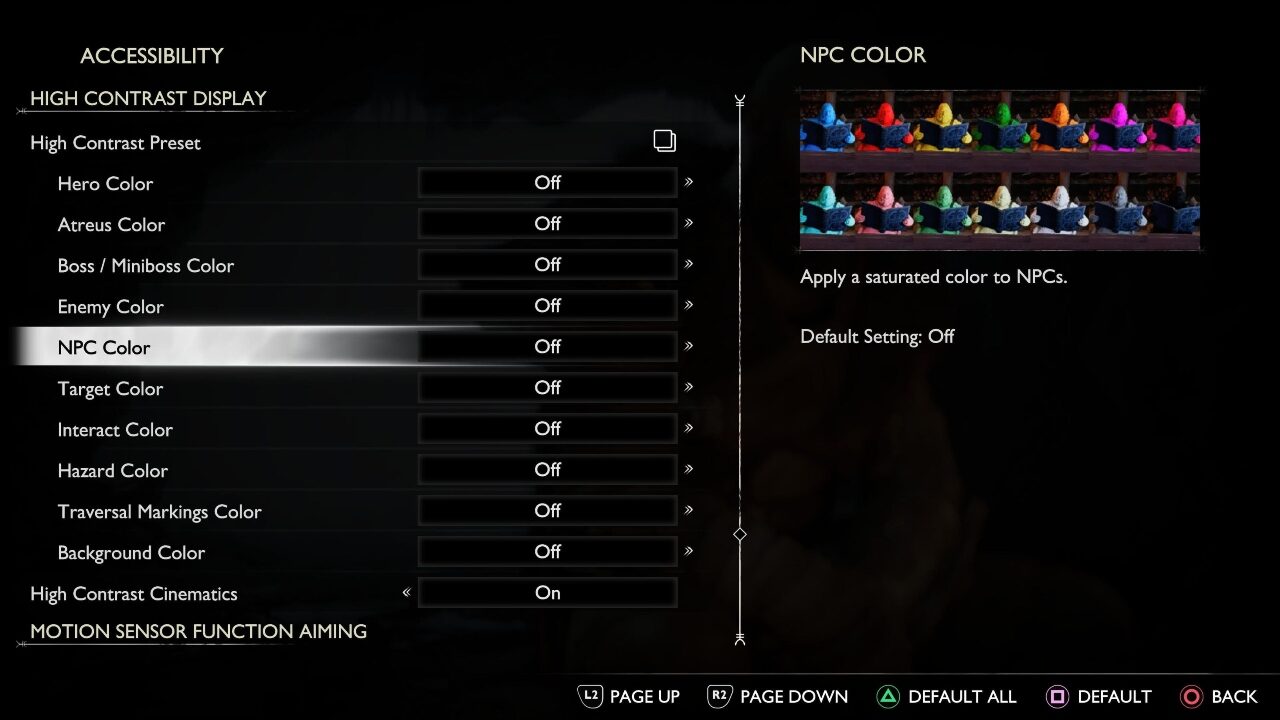
Task: Click the diamond scrollbar handle
Action: click(x=740, y=535)
